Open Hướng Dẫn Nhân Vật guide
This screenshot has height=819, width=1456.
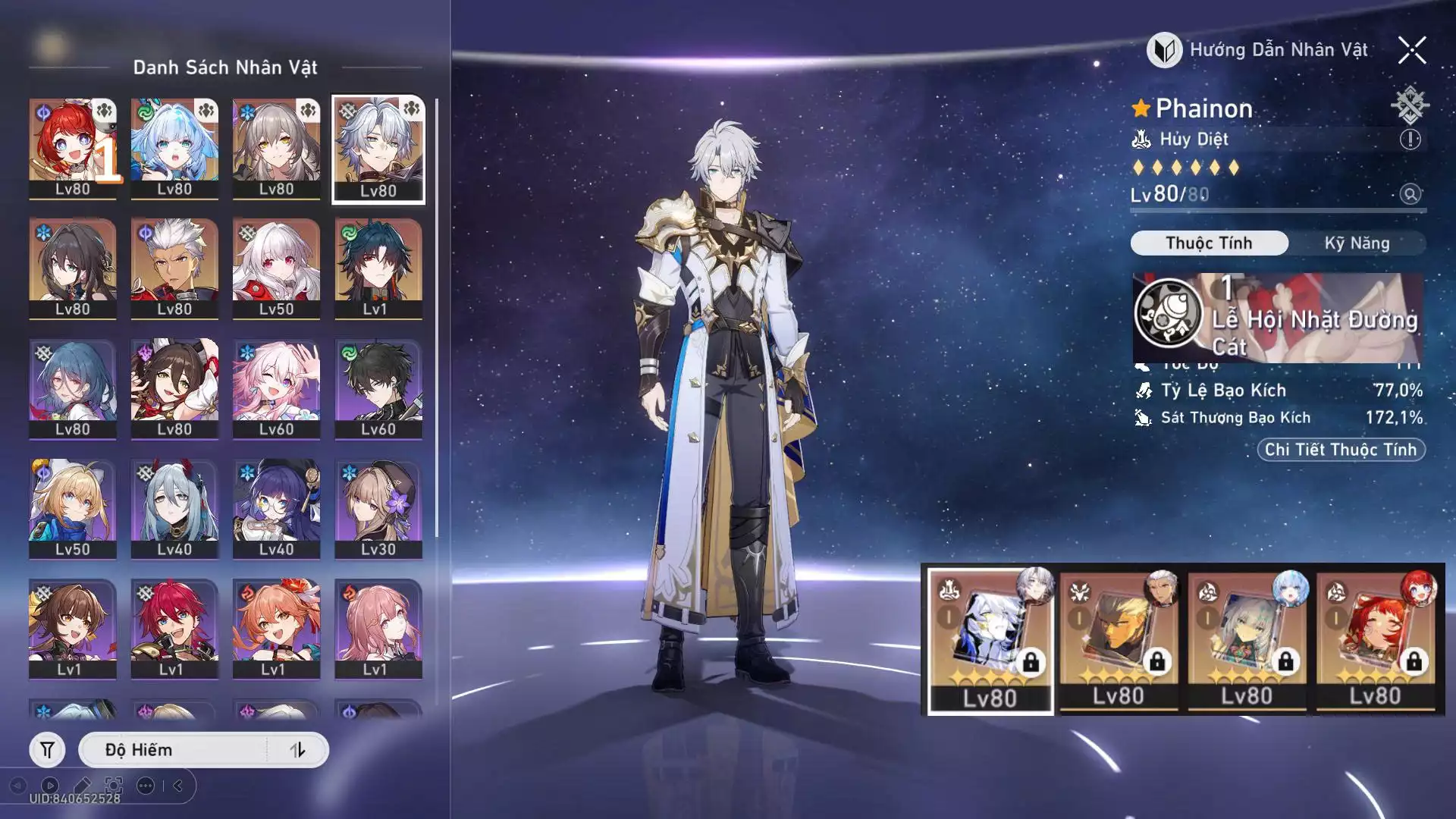tap(1258, 51)
